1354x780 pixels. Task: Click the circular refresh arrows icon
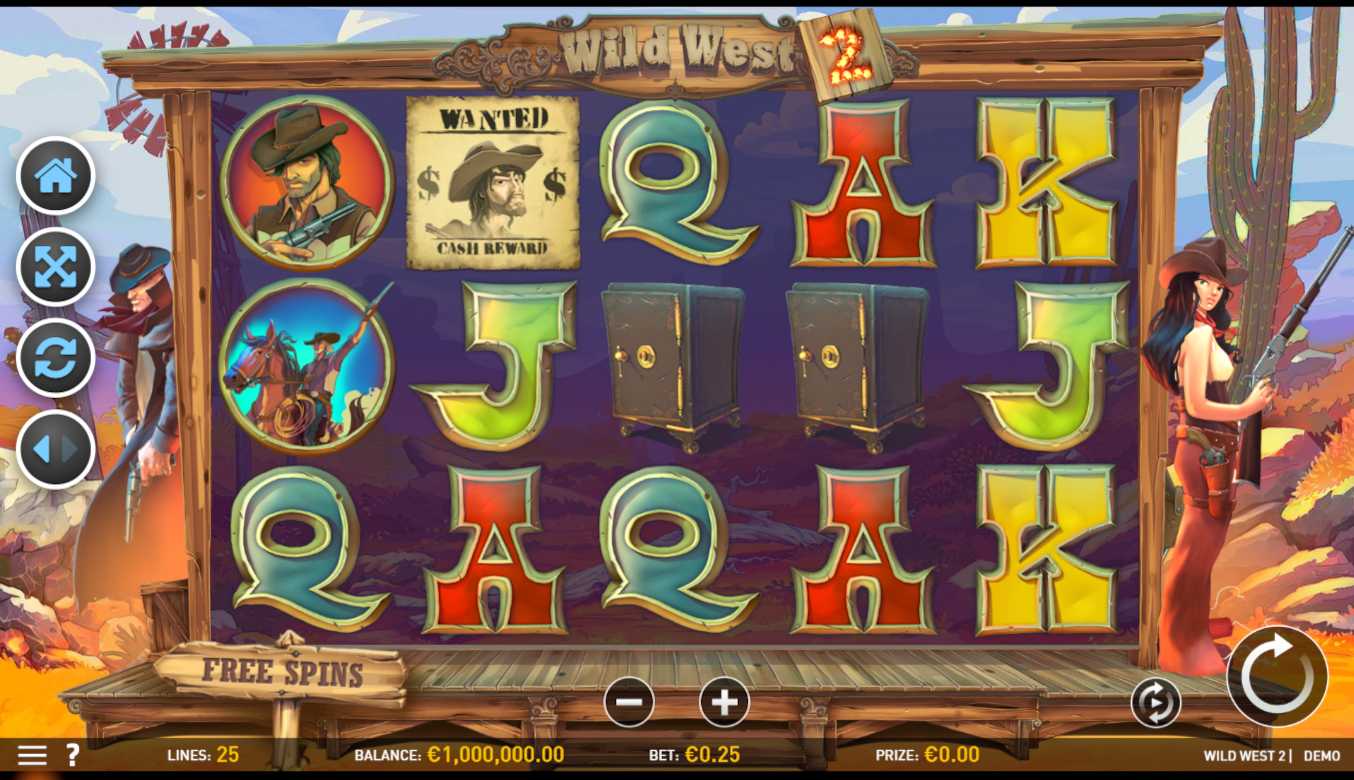(56, 358)
